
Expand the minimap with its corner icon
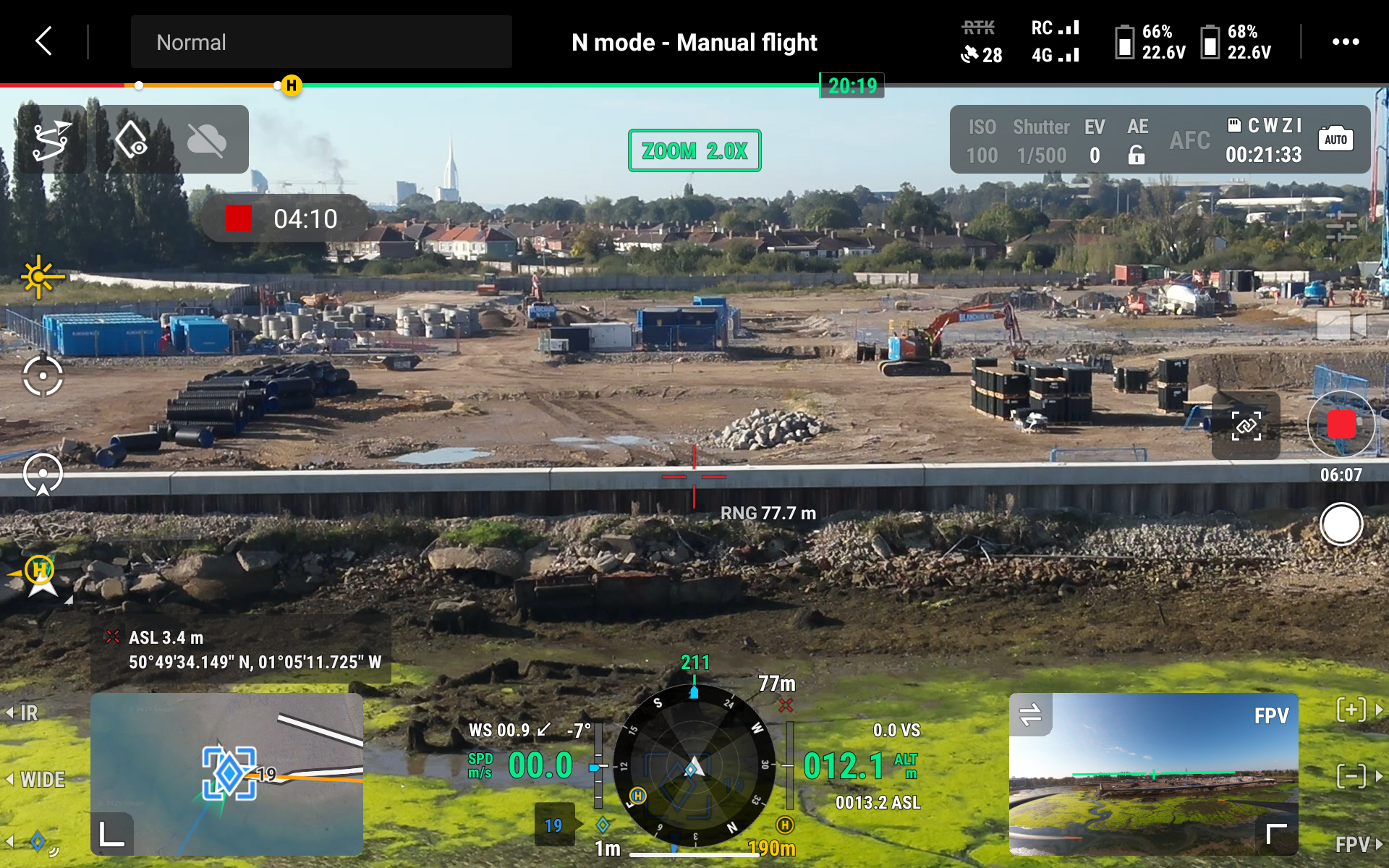tap(111, 834)
